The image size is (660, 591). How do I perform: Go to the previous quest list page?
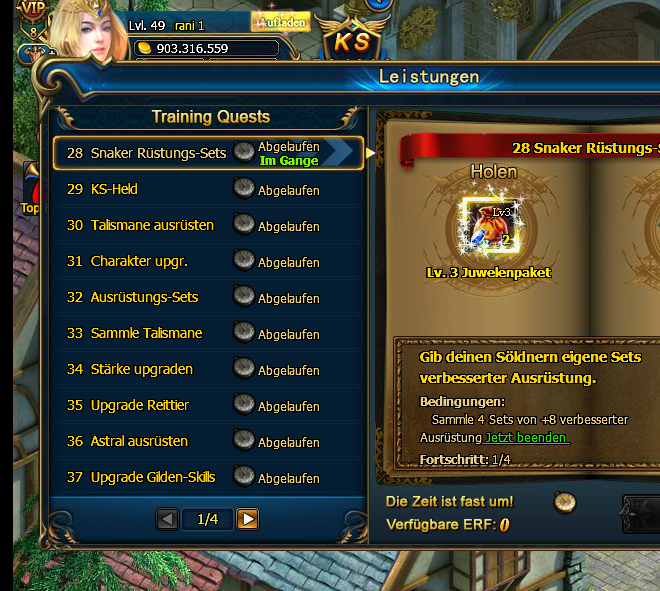(168, 519)
